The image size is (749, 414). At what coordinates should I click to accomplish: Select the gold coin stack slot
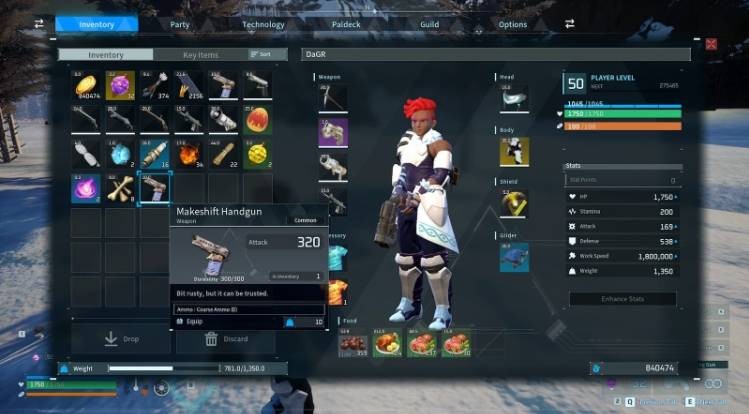click(86, 87)
